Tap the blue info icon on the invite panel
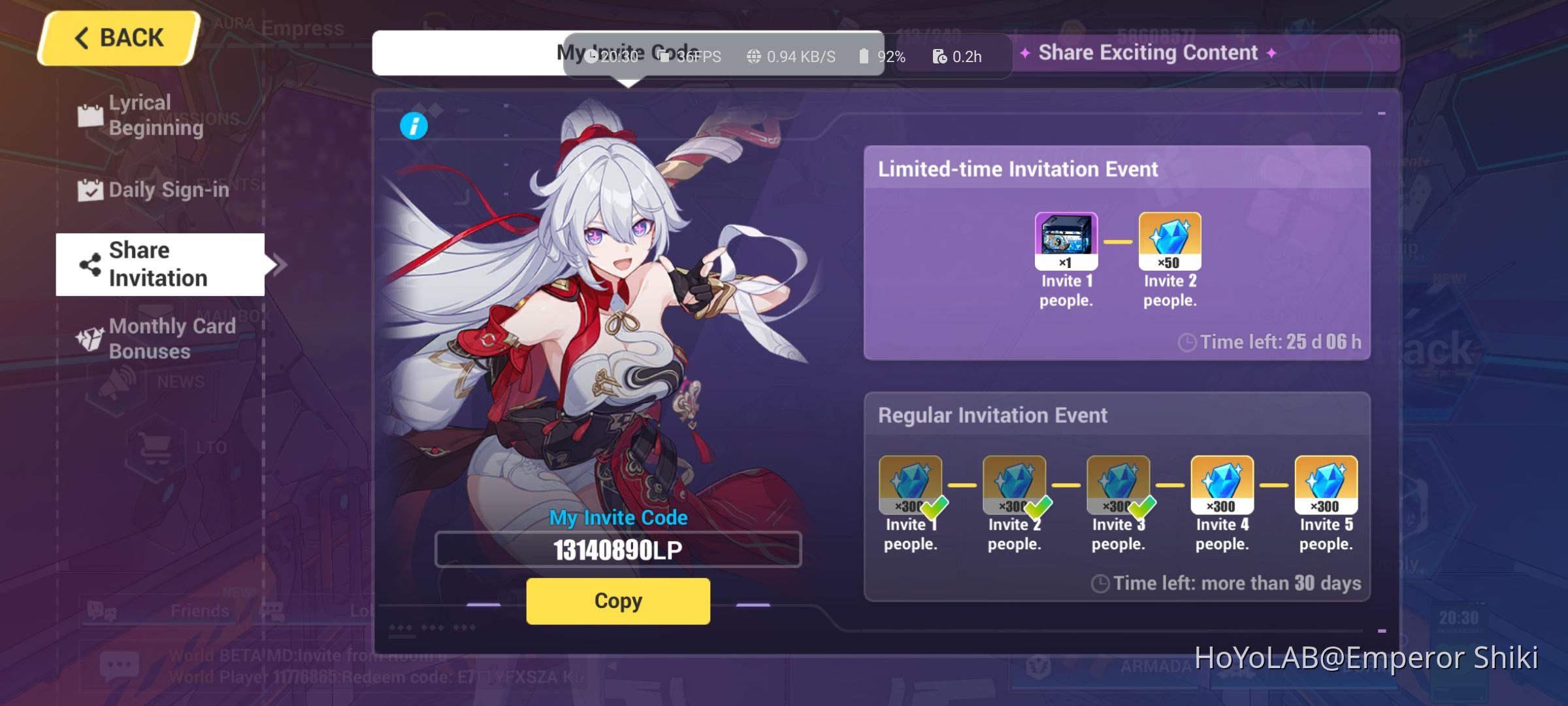This screenshot has height=706, width=1568. [416, 125]
